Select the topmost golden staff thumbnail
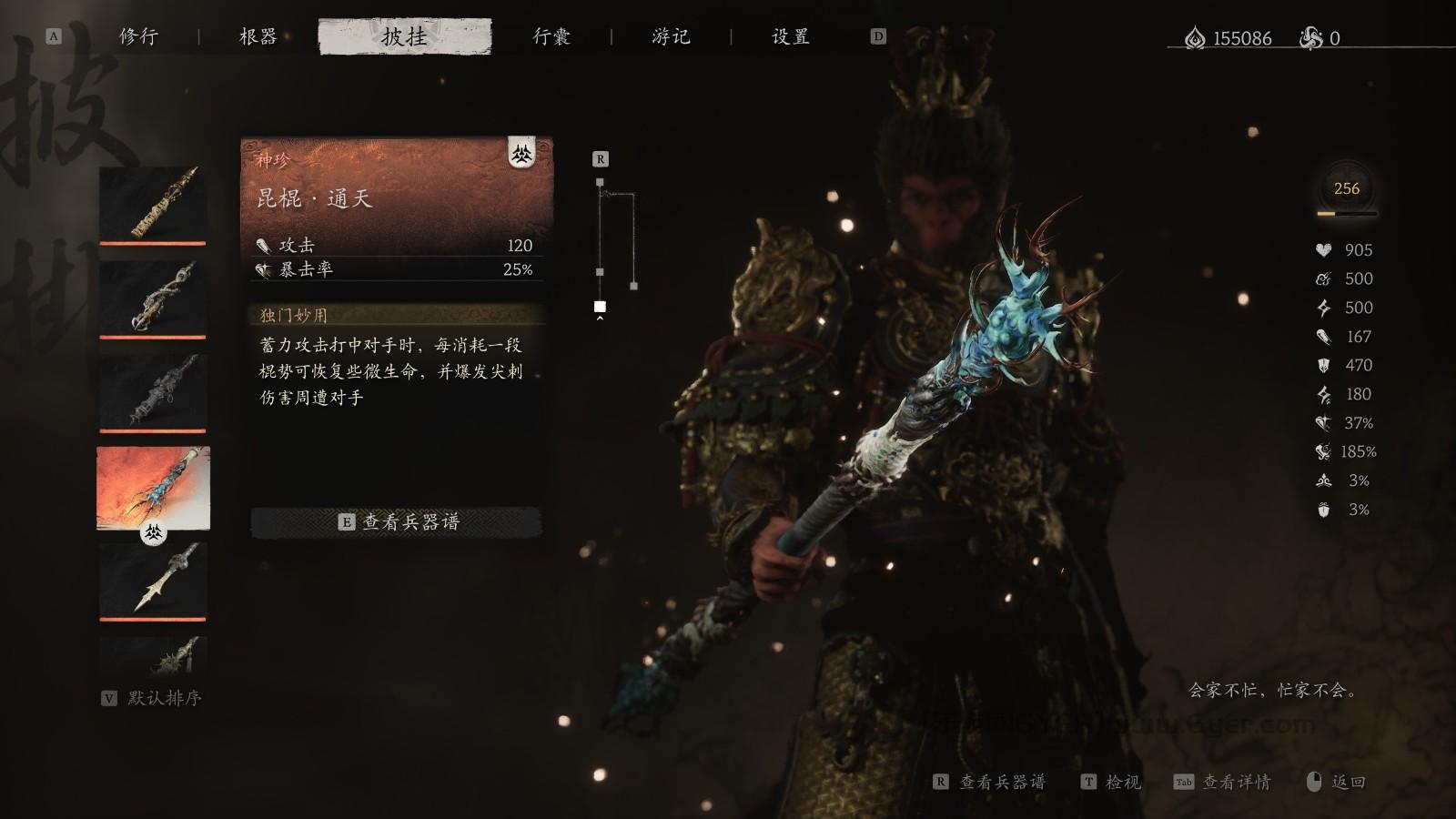 (x=152, y=202)
